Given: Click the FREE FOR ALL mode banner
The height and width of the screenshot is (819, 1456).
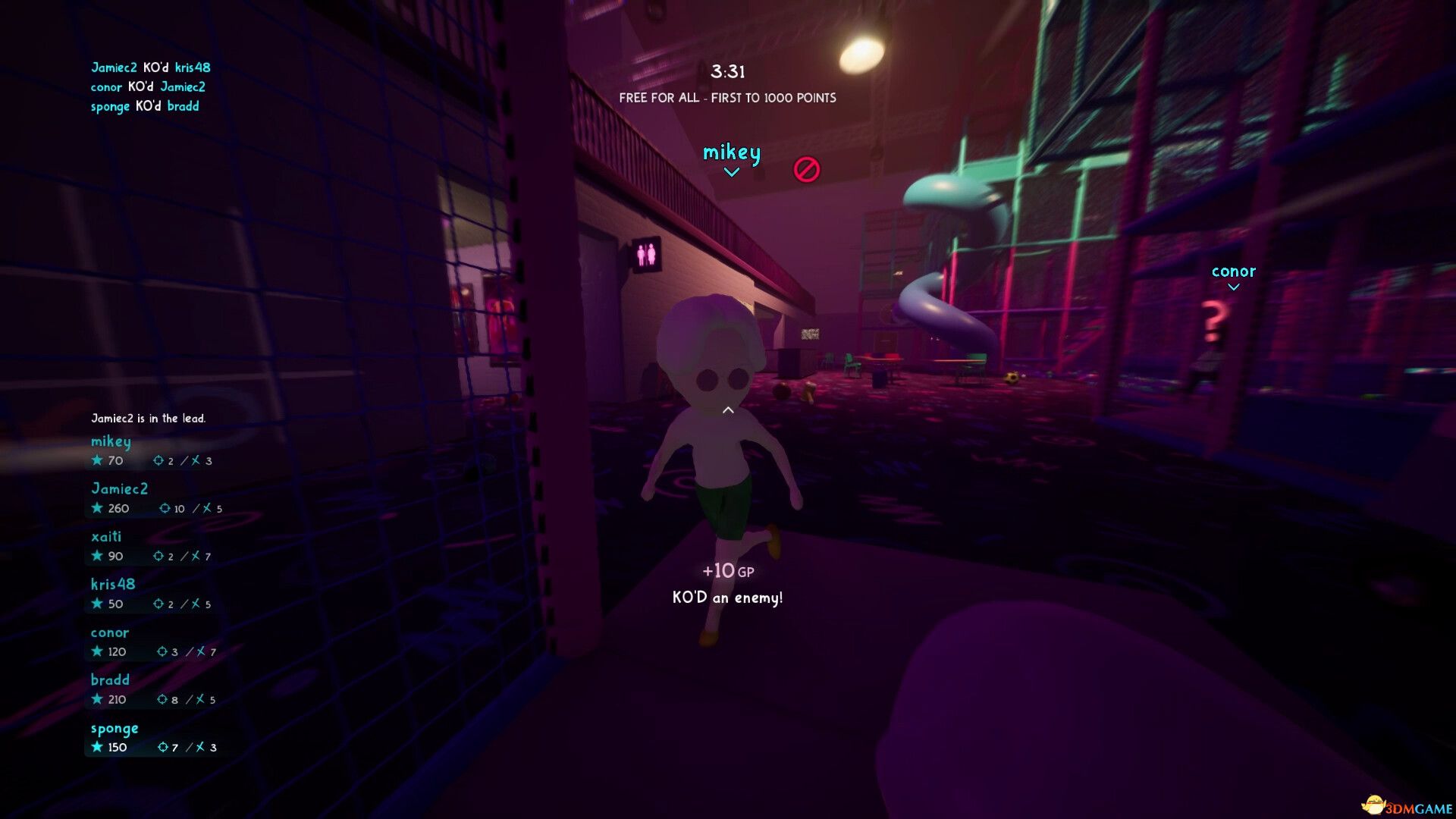Looking at the screenshot, I should tap(727, 98).
